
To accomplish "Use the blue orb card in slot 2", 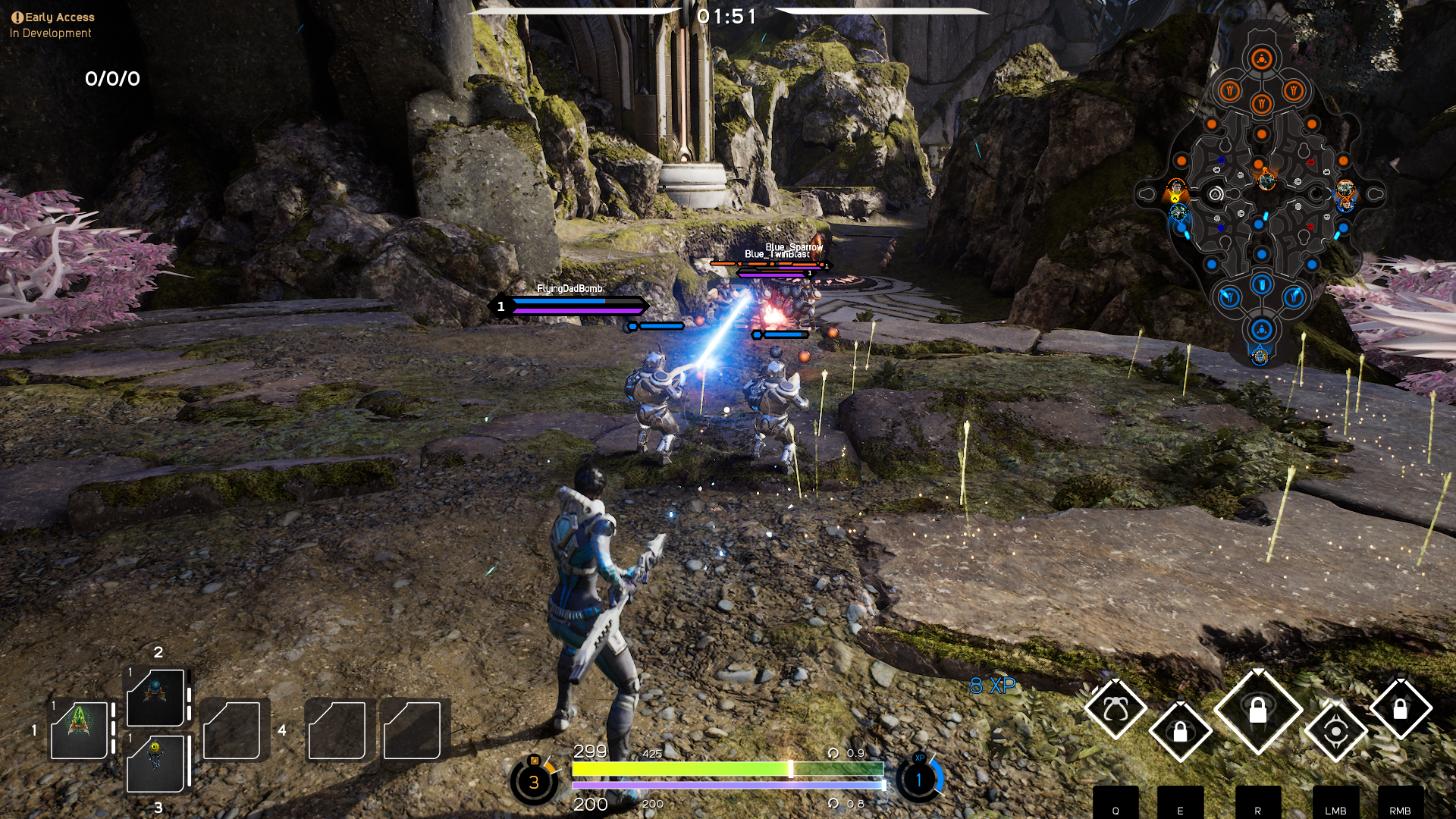I will click(155, 697).
